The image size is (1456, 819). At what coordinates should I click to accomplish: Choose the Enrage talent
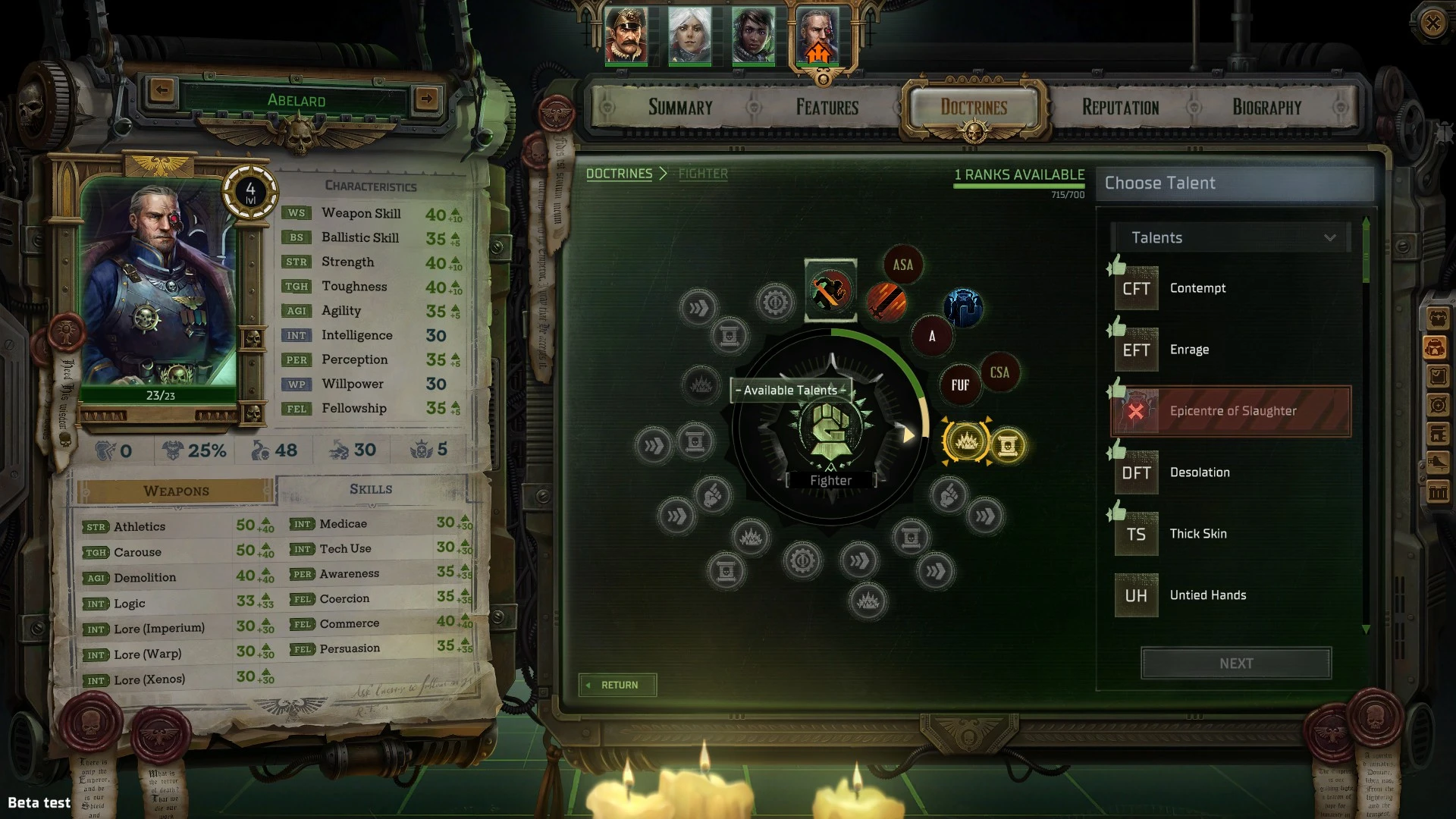(x=1189, y=350)
